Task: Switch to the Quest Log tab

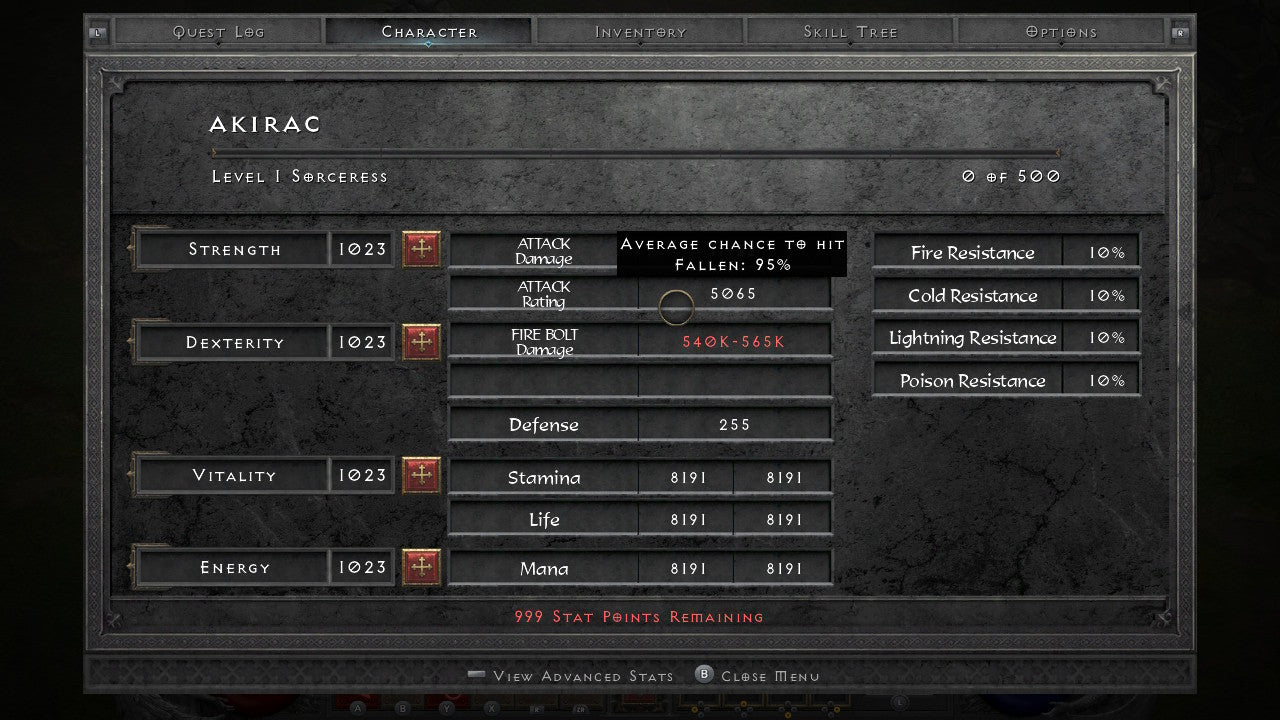Action: coord(218,31)
